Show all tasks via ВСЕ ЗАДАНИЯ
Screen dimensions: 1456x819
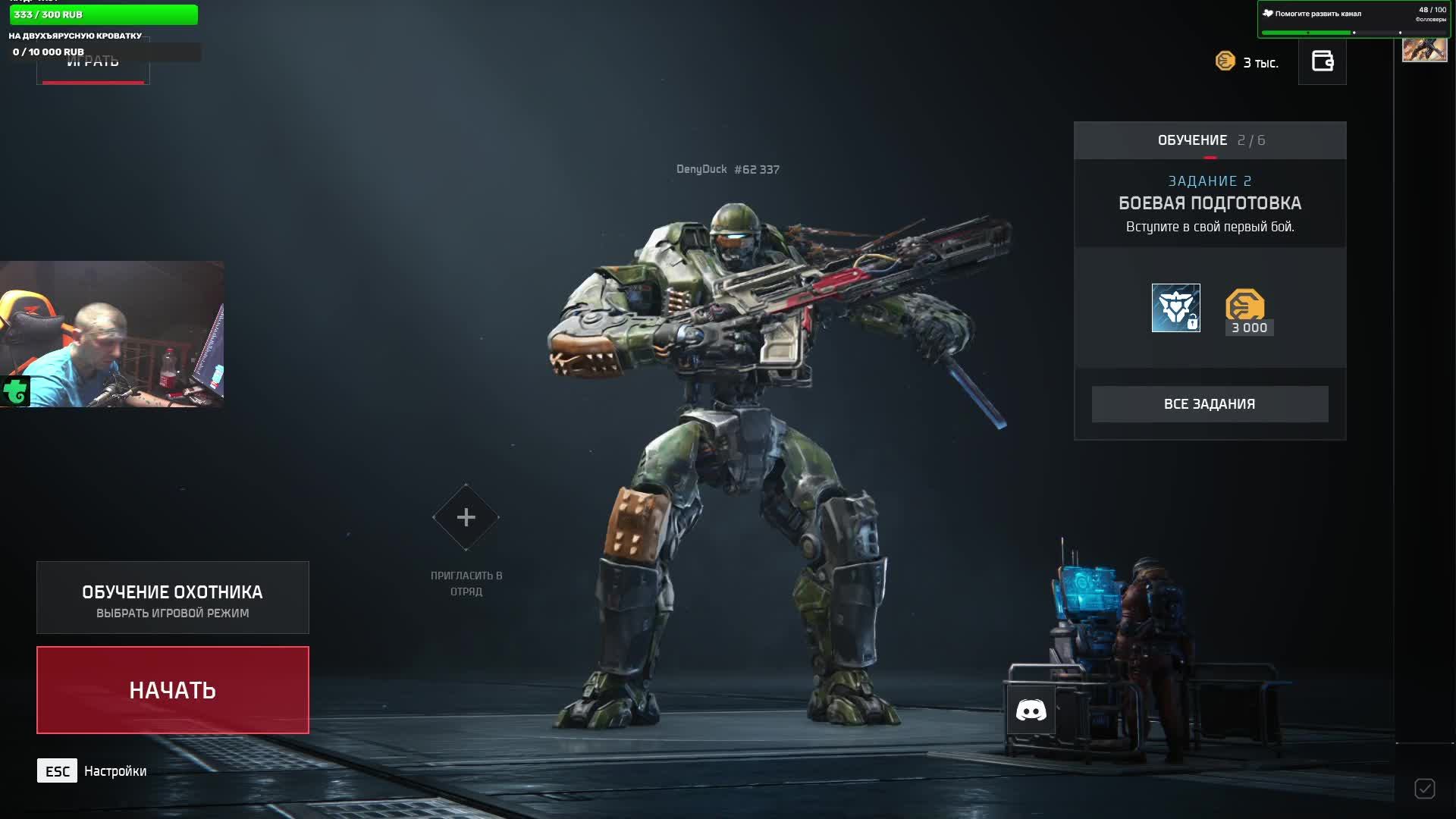pyautogui.click(x=1210, y=404)
